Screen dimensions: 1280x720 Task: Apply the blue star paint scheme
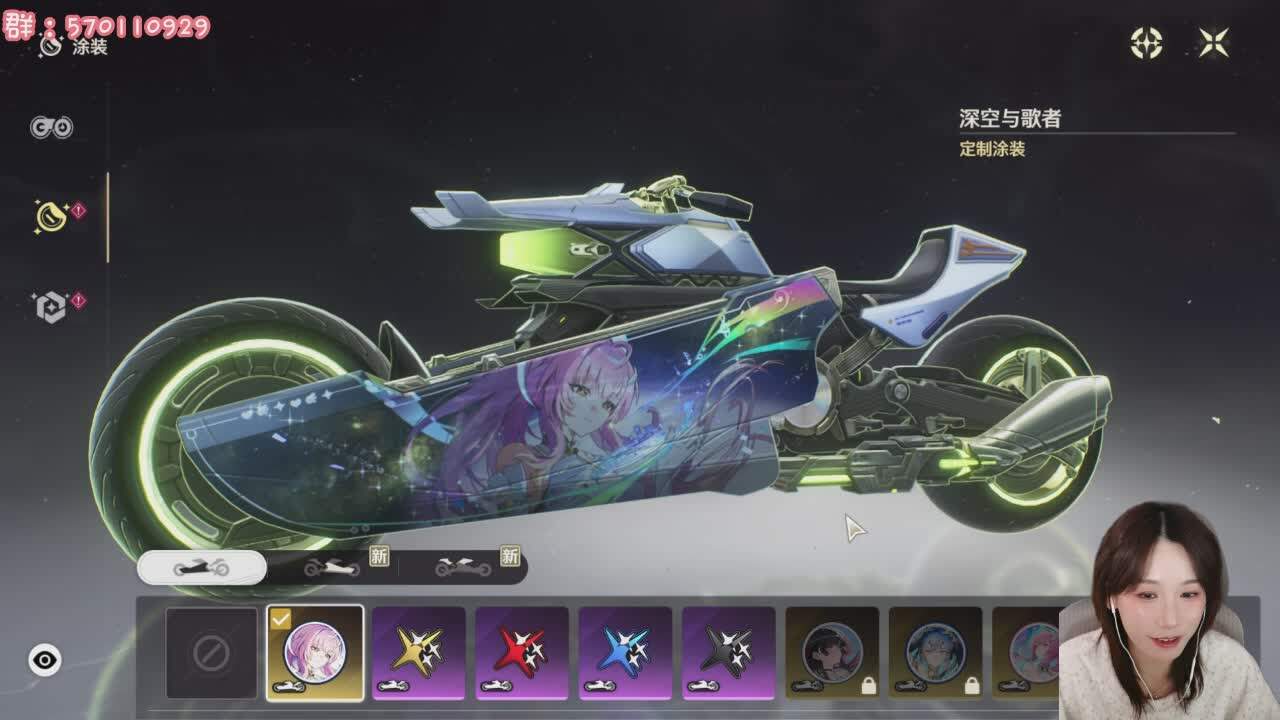pos(625,653)
